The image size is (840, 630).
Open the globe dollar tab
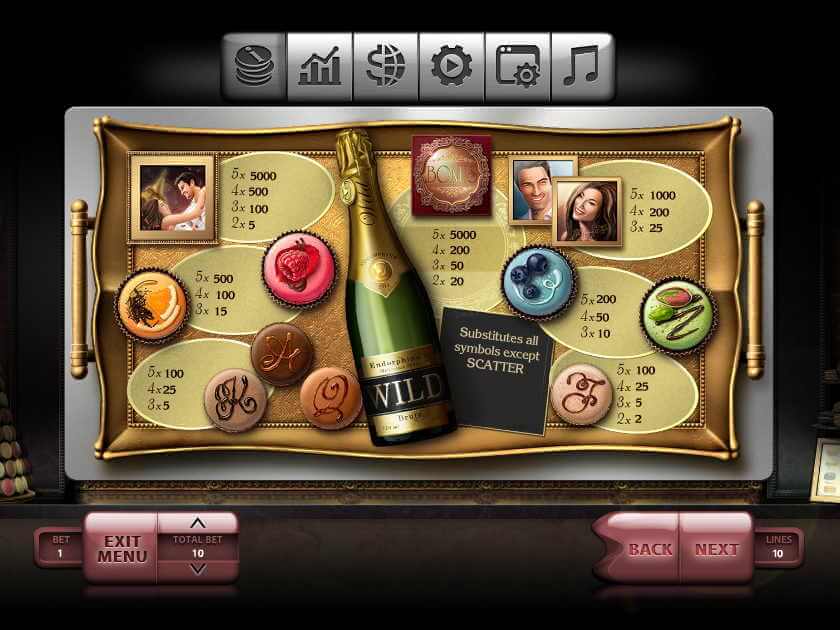tap(386, 67)
